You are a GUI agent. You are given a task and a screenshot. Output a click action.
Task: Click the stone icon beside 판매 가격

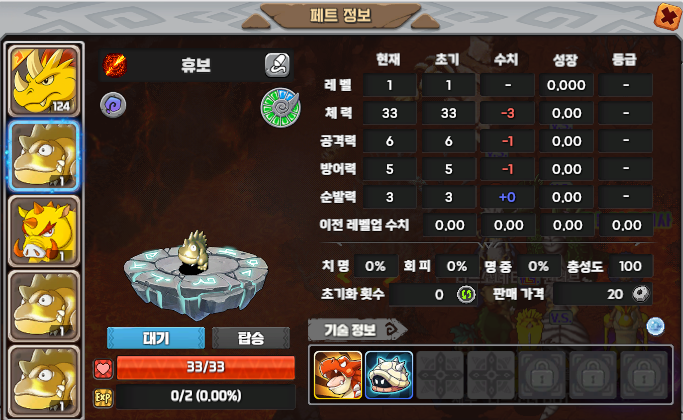tap(642, 294)
